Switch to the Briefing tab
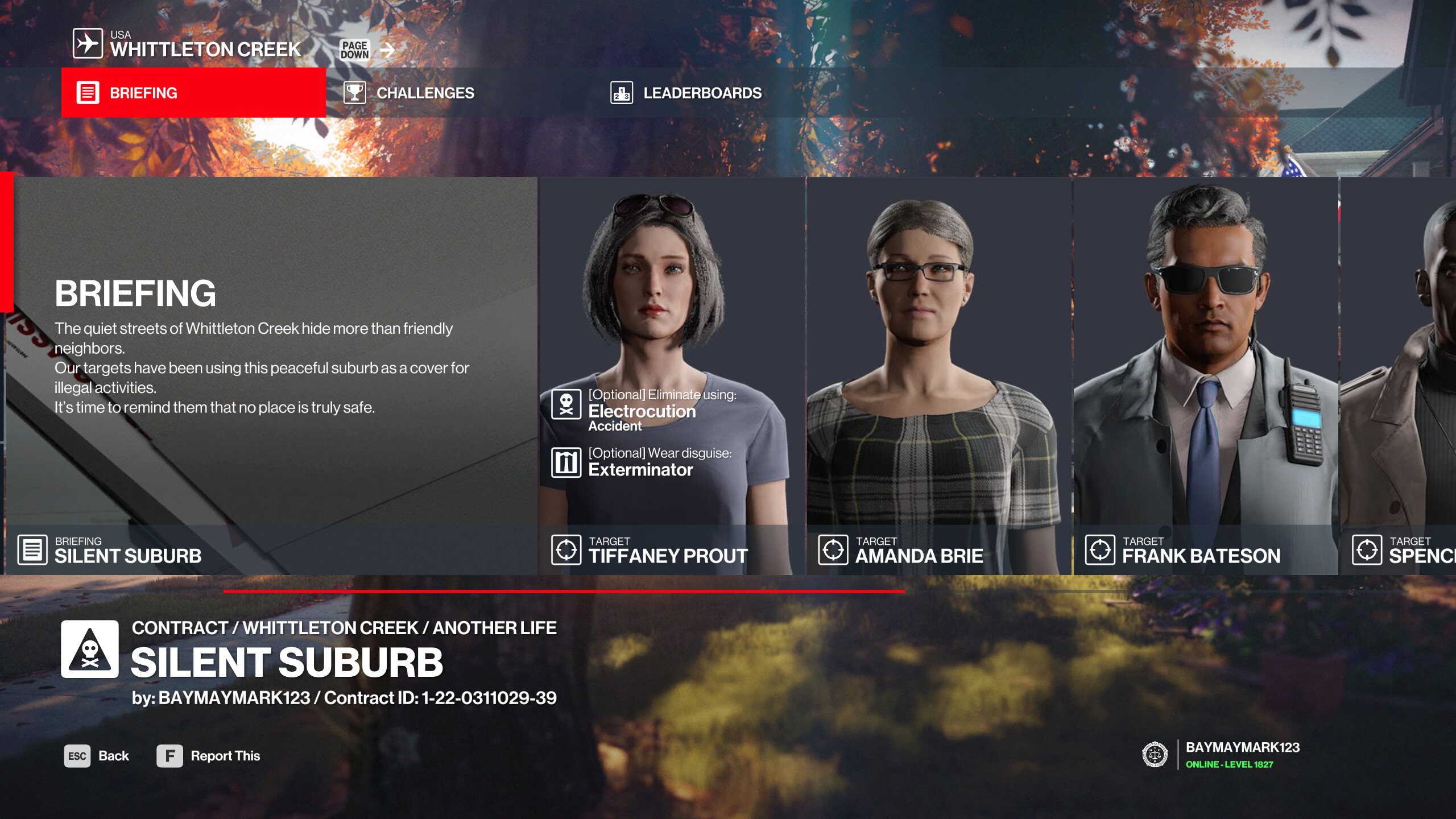 193,93
